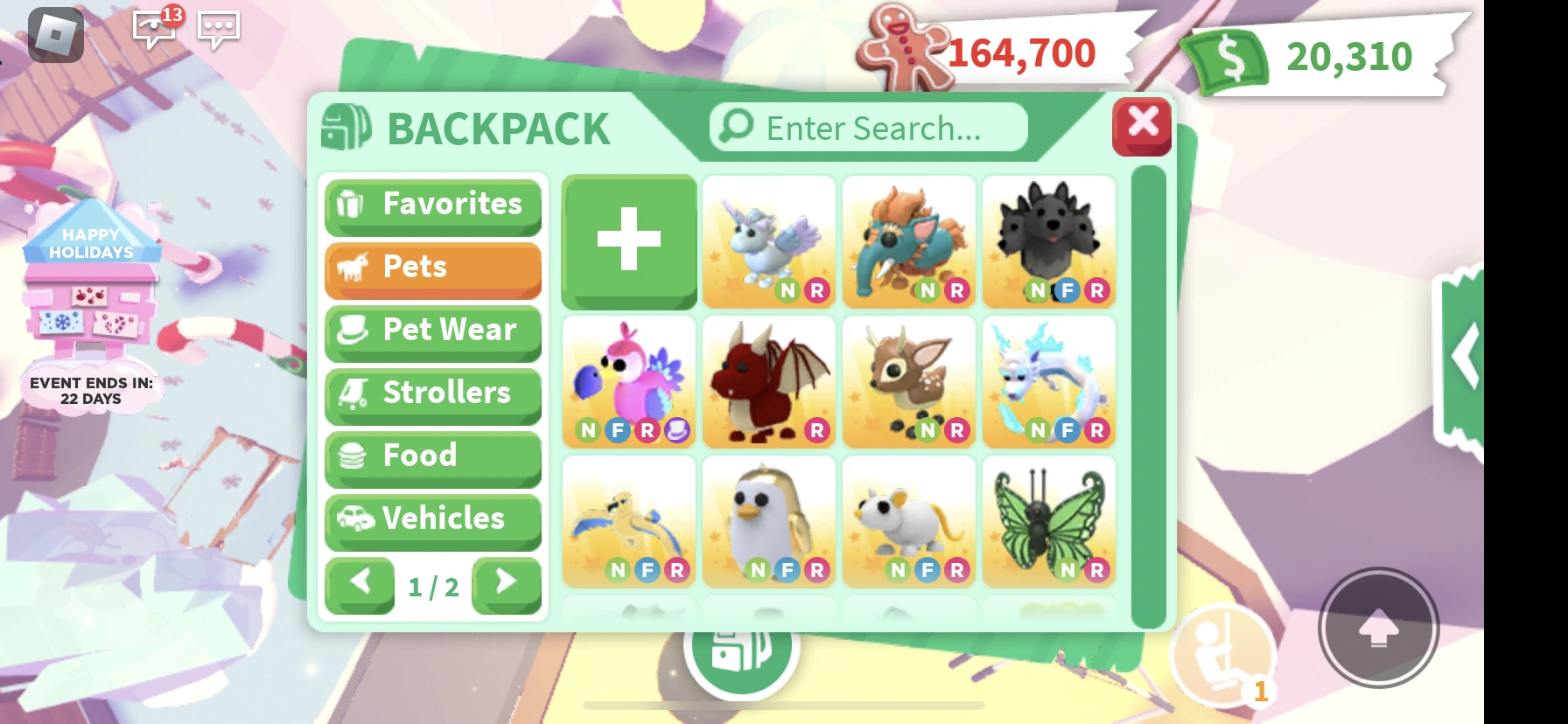
Task: Select the Pet Wear category
Action: click(432, 331)
